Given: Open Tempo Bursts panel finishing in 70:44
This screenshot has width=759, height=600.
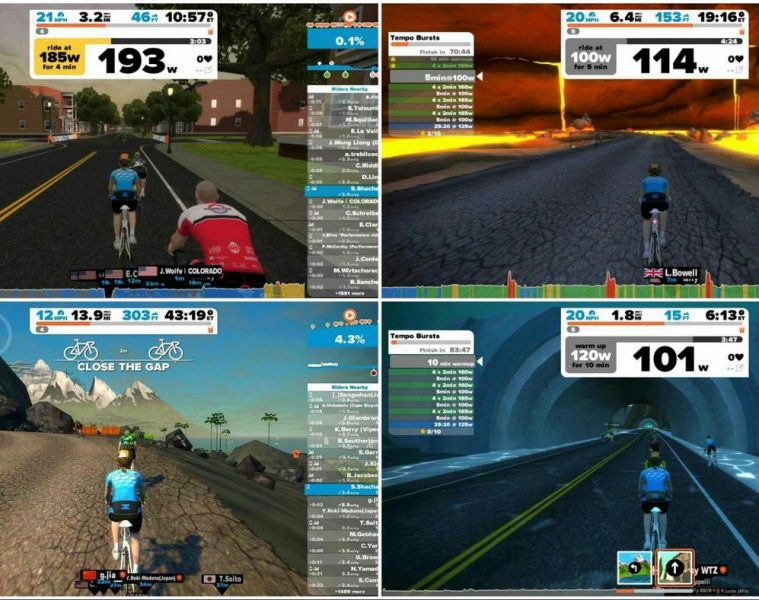Looking at the screenshot, I should [x=430, y=44].
